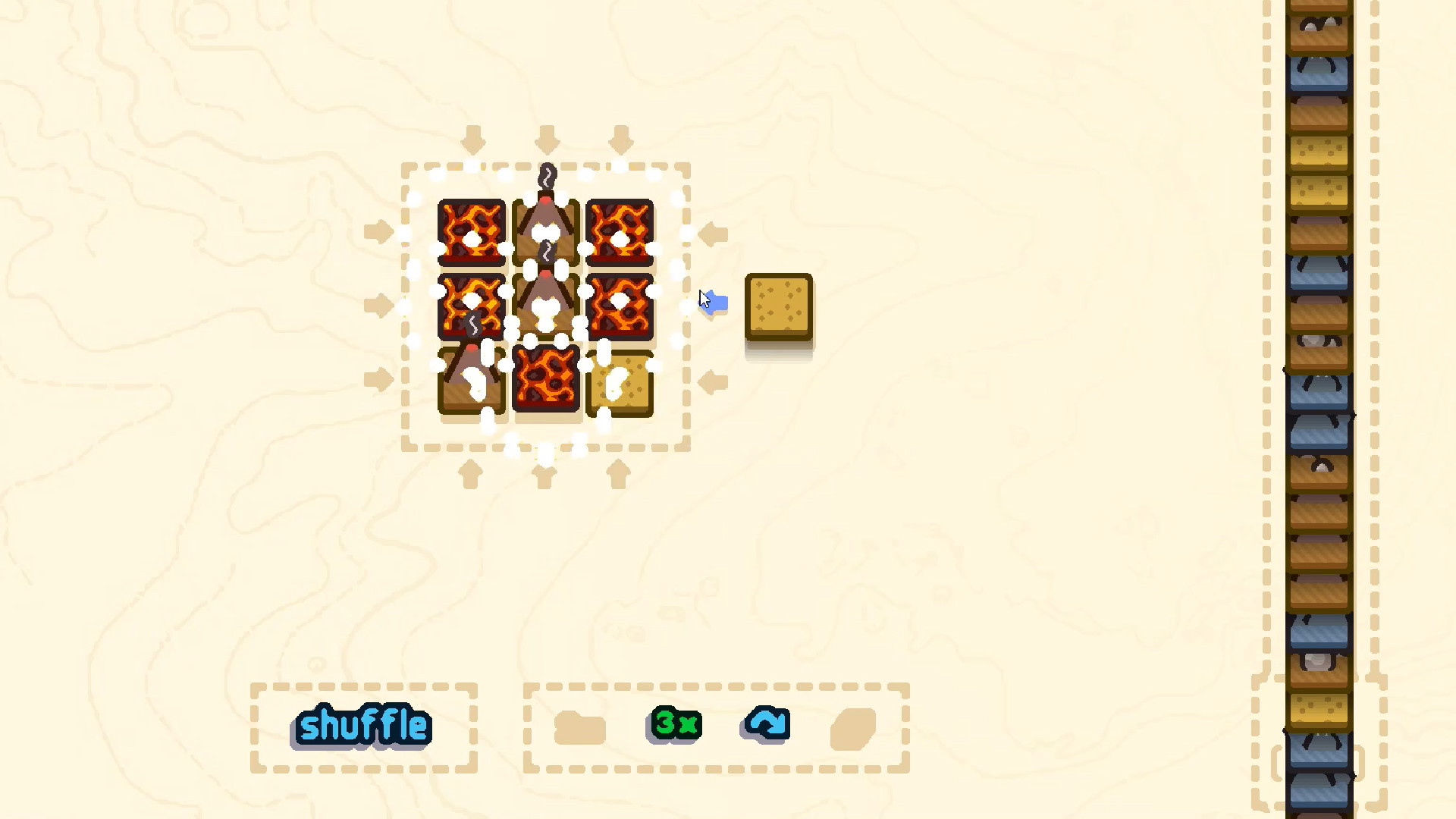1456x819 pixels.
Task: Select the top-left lava tile
Action: point(470,231)
